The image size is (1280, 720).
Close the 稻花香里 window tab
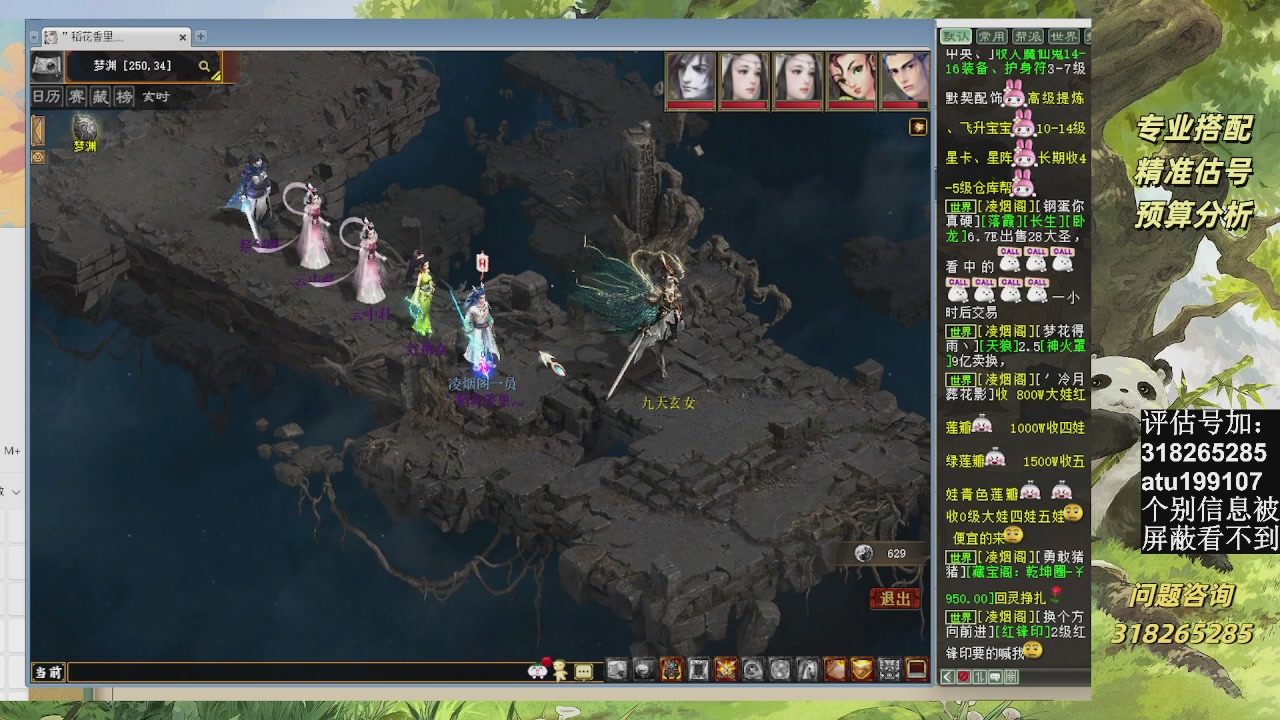[x=183, y=37]
